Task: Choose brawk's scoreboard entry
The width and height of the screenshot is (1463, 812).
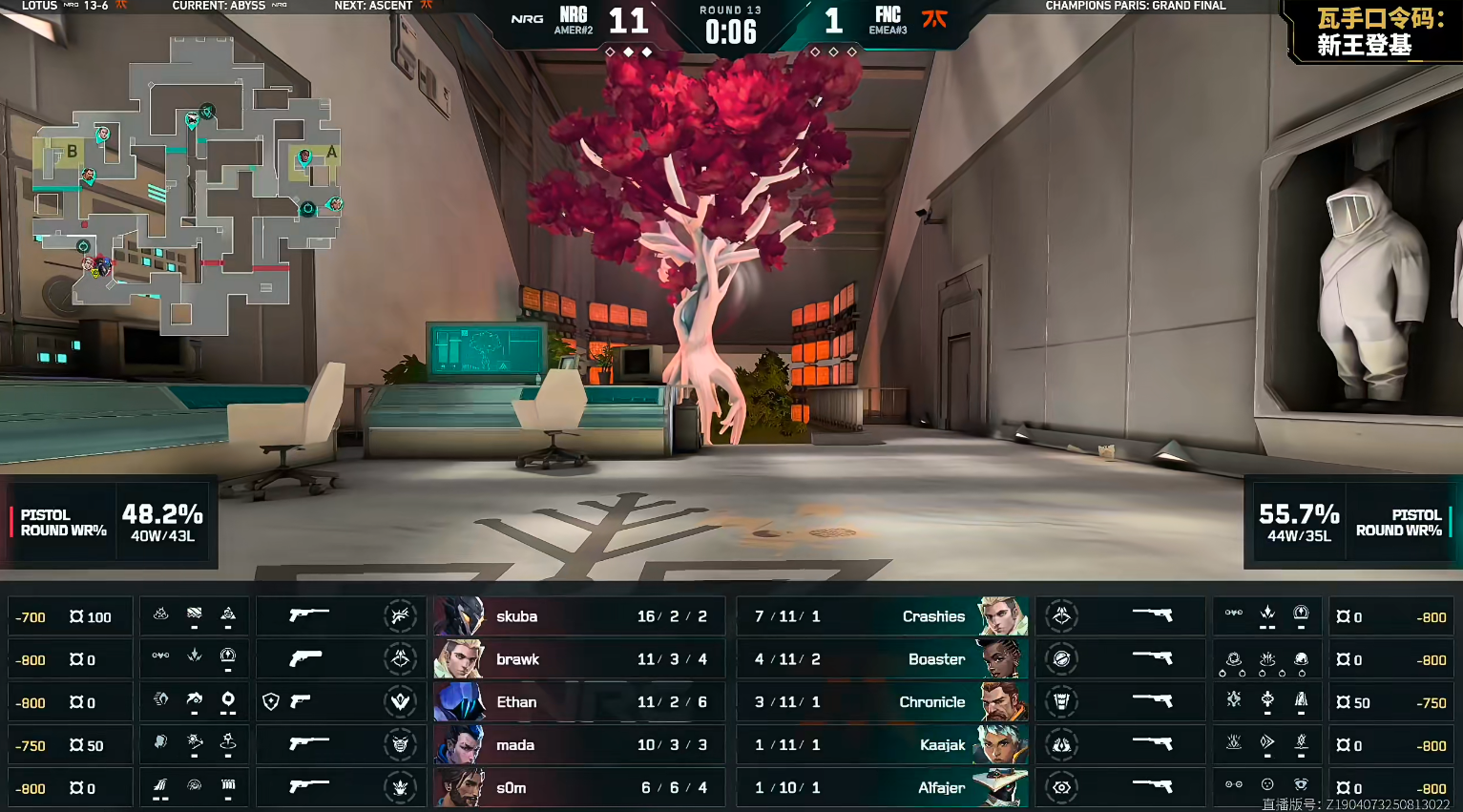Action: click(517, 659)
